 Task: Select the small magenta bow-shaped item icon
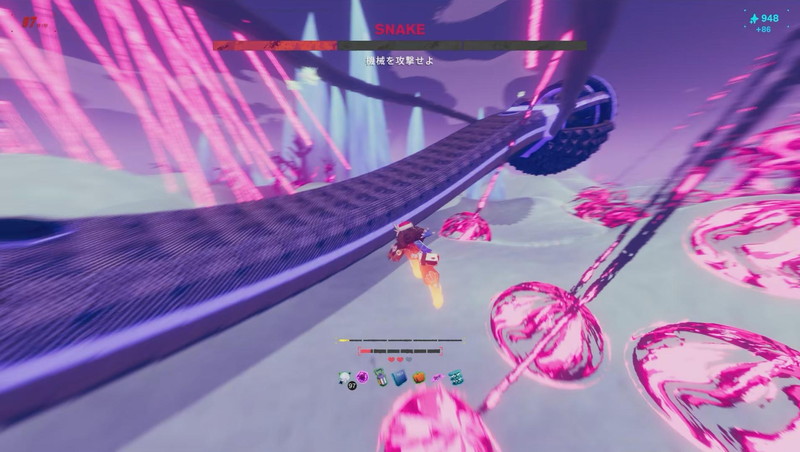tap(437, 377)
